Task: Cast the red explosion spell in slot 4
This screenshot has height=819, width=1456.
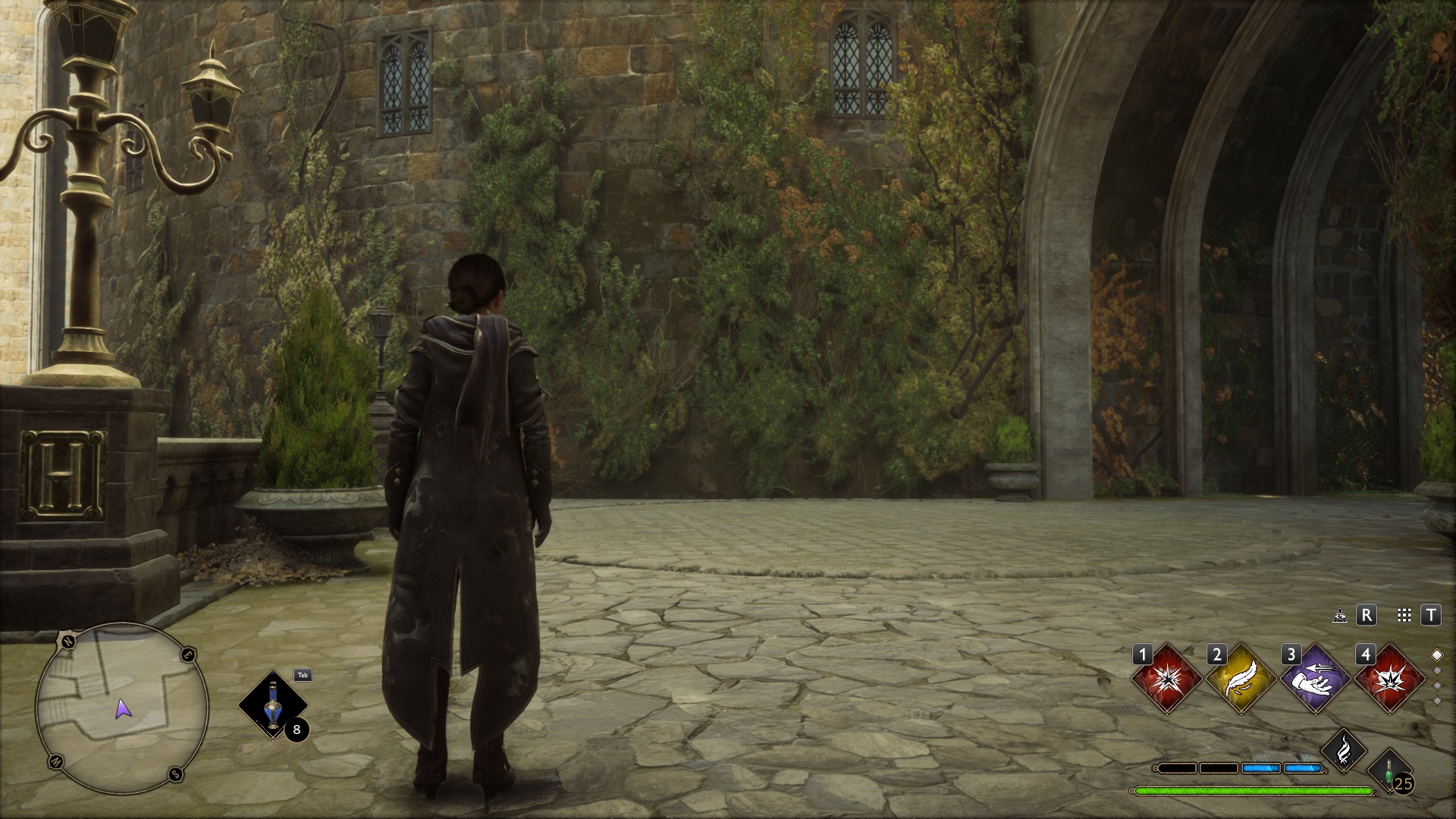Action: 1389,679
